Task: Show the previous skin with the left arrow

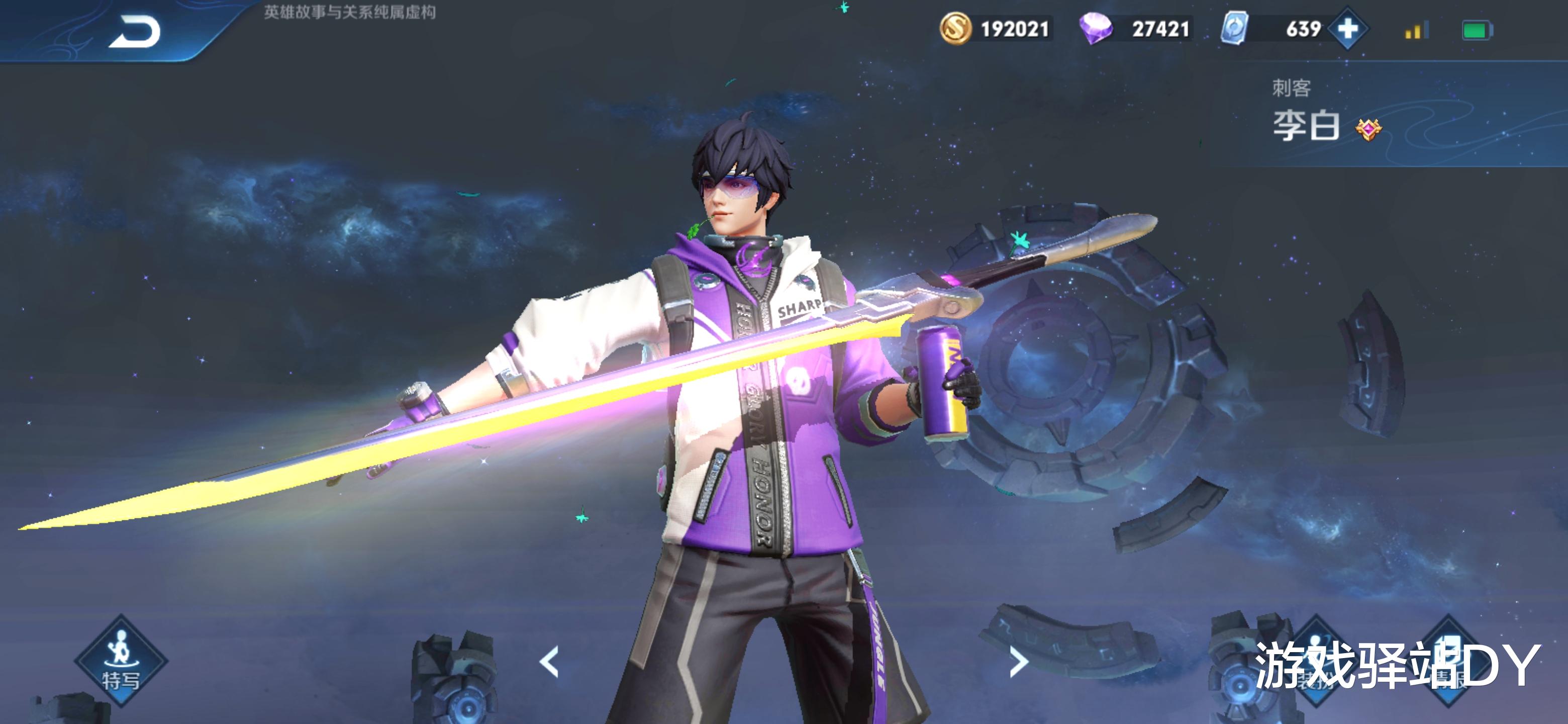Action: click(550, 662)
